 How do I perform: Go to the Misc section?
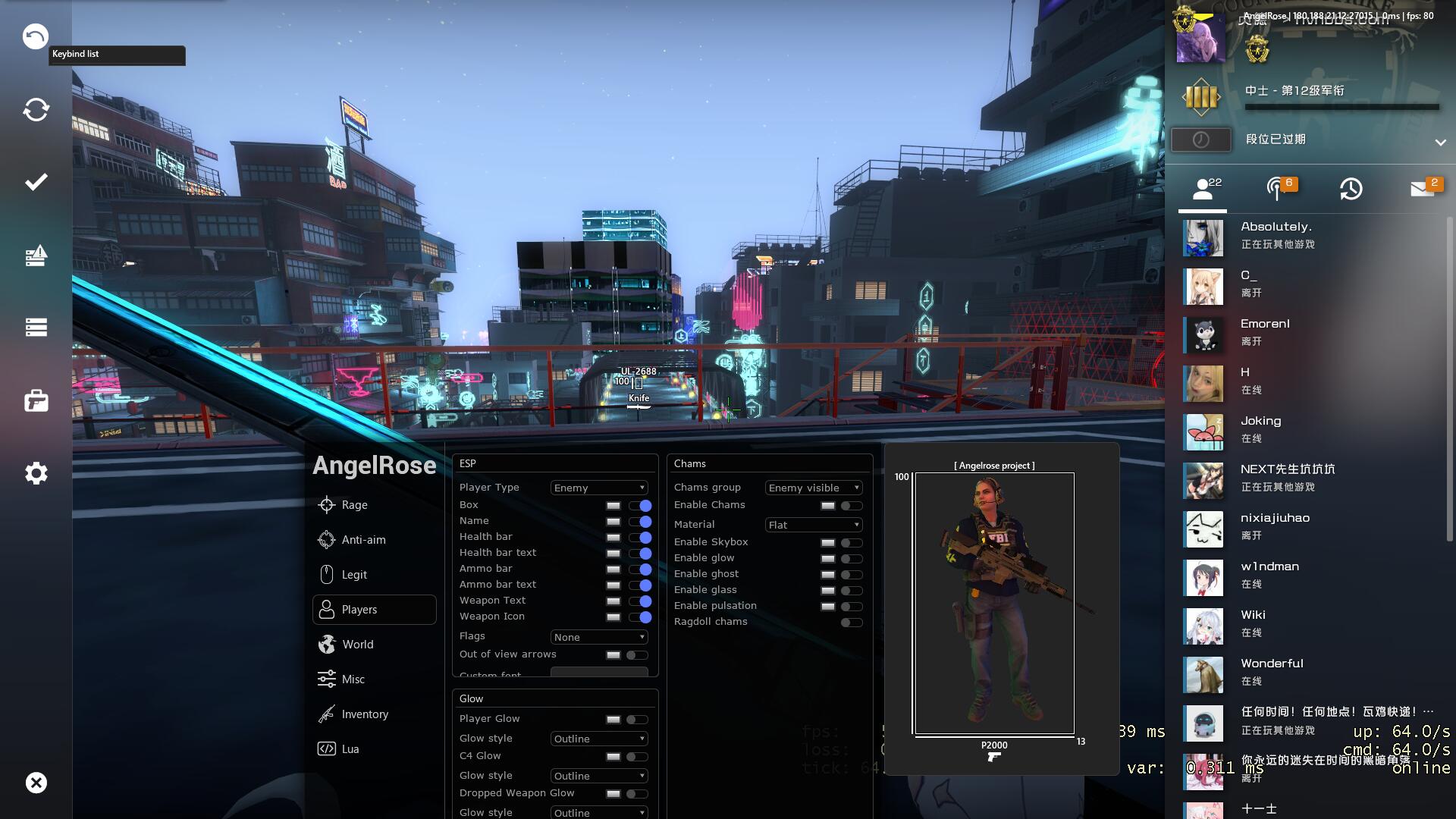[353, 679]
